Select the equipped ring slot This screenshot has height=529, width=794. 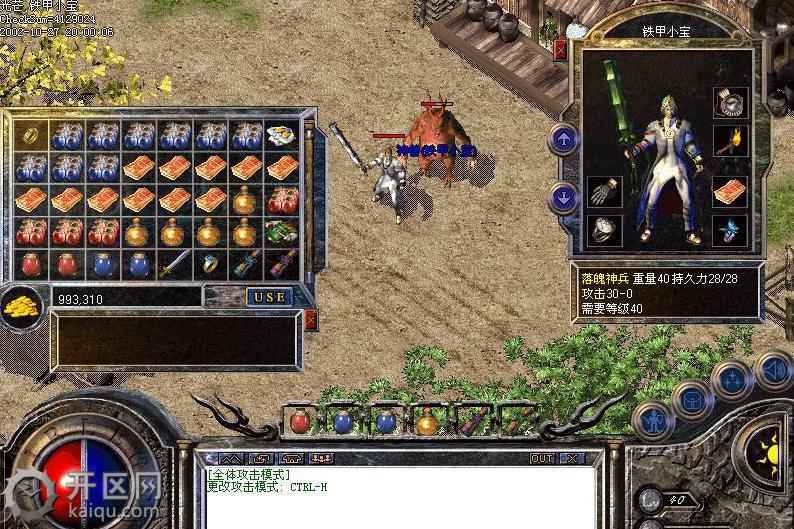point(605,230)
